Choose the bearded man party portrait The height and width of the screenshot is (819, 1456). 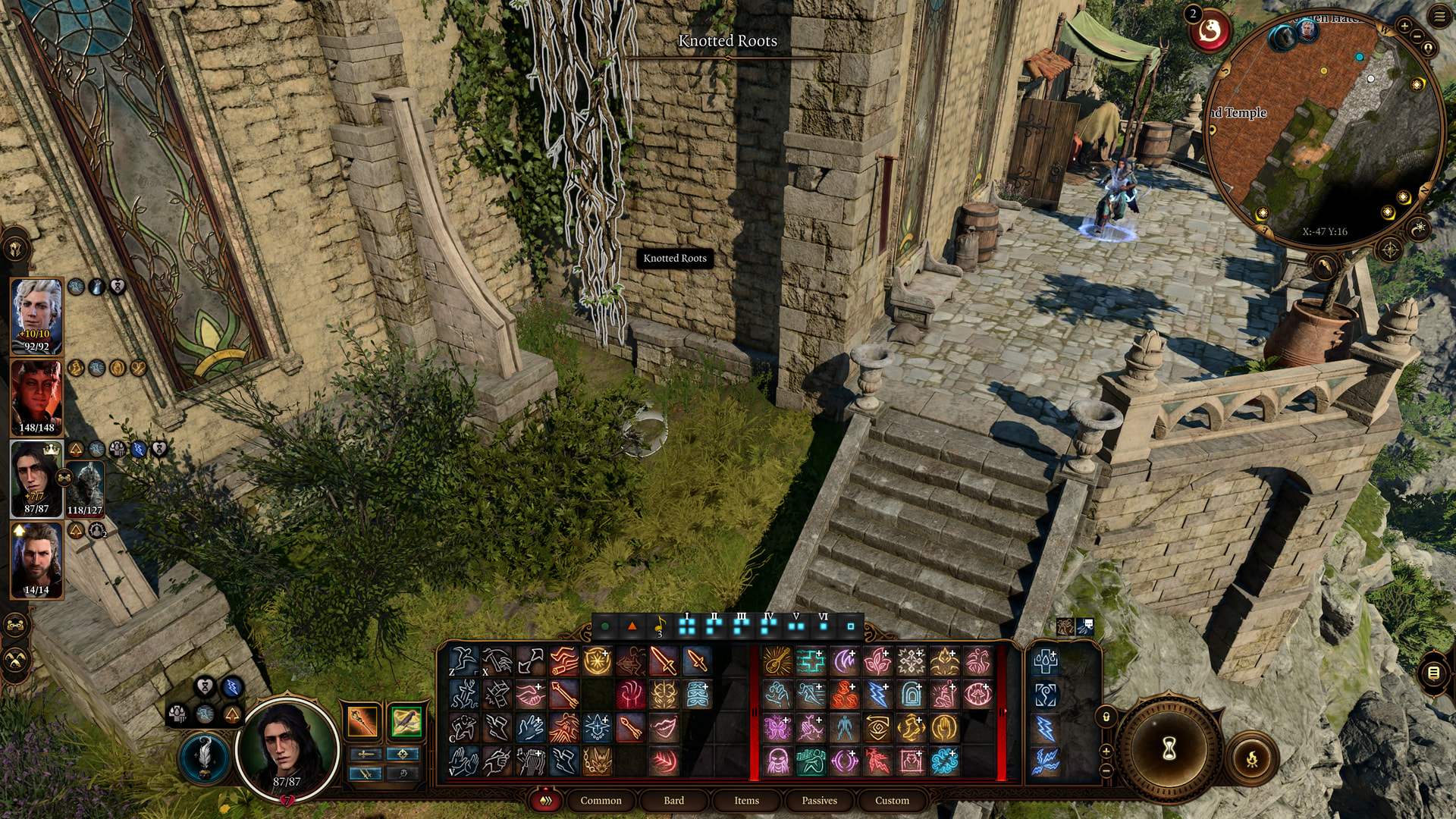coord(36,558)
